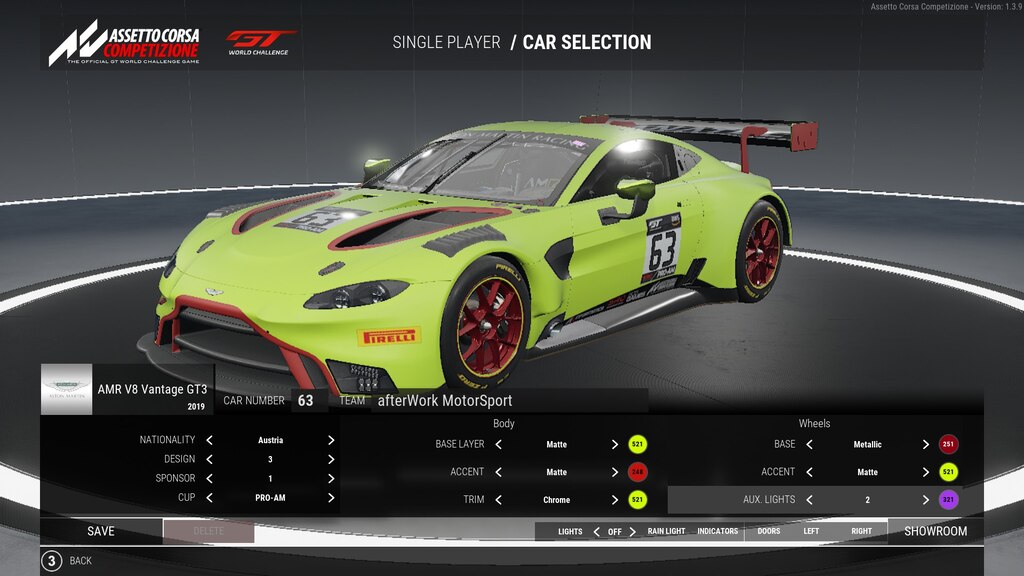Change body Base Layer finish to next

614,444
